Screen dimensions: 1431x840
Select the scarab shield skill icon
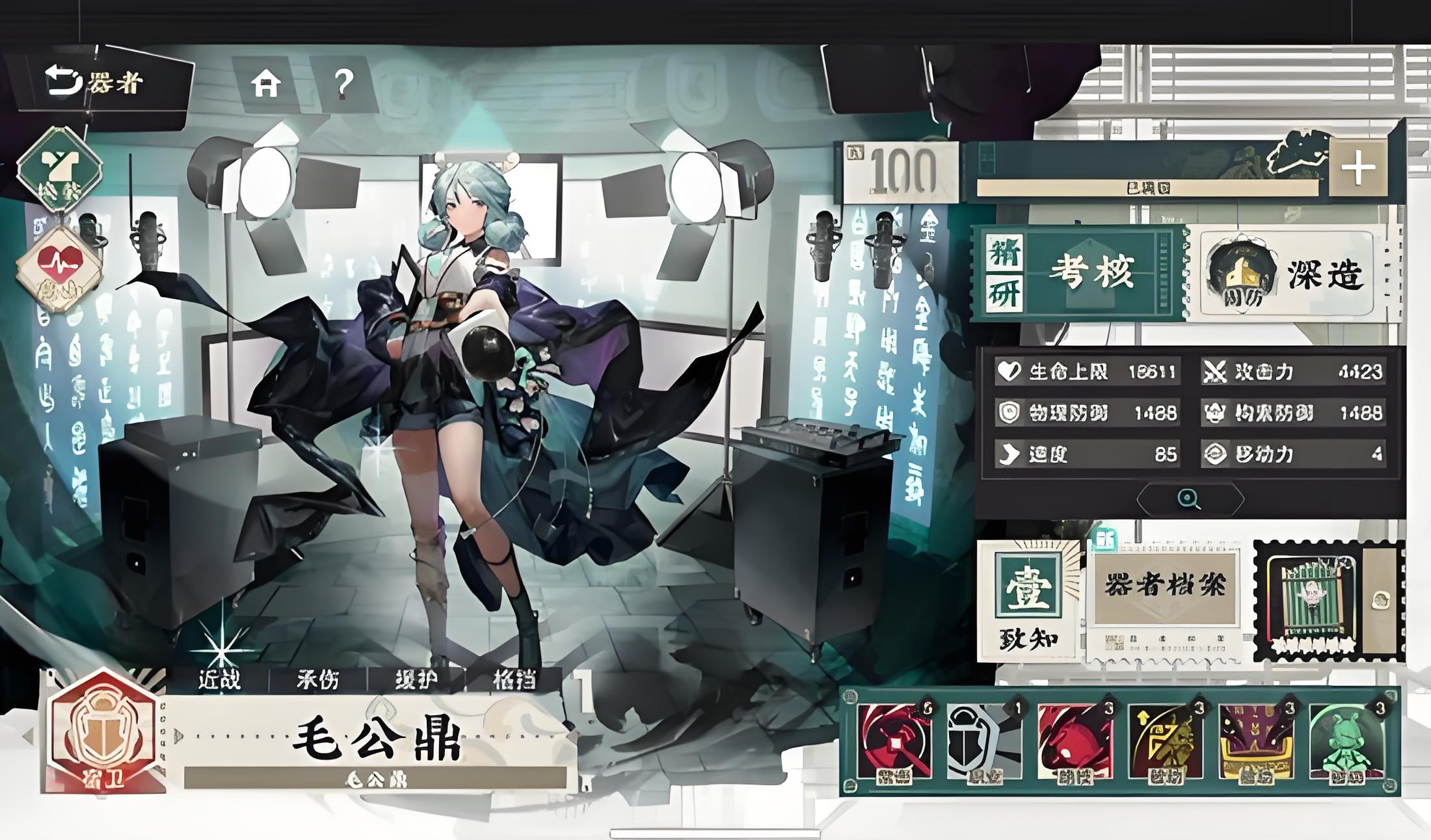pos(984,741)
